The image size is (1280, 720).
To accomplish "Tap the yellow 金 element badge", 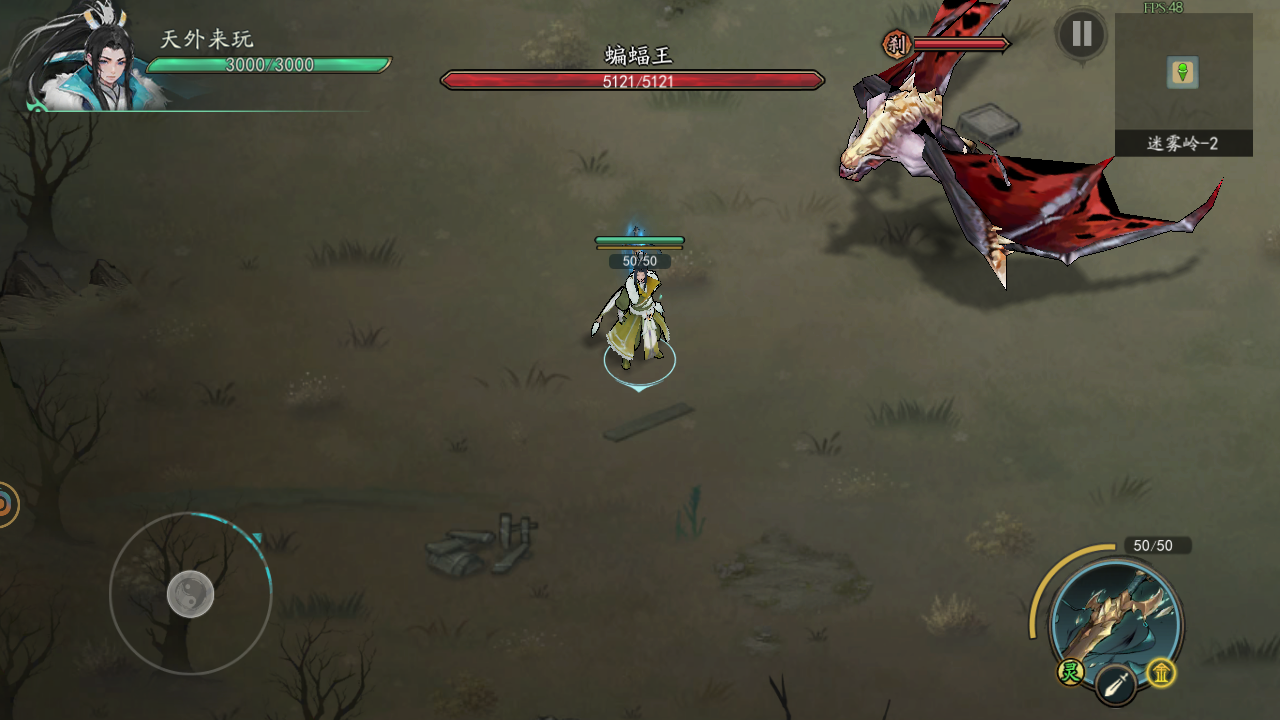I will click(x=1161, y=673).
